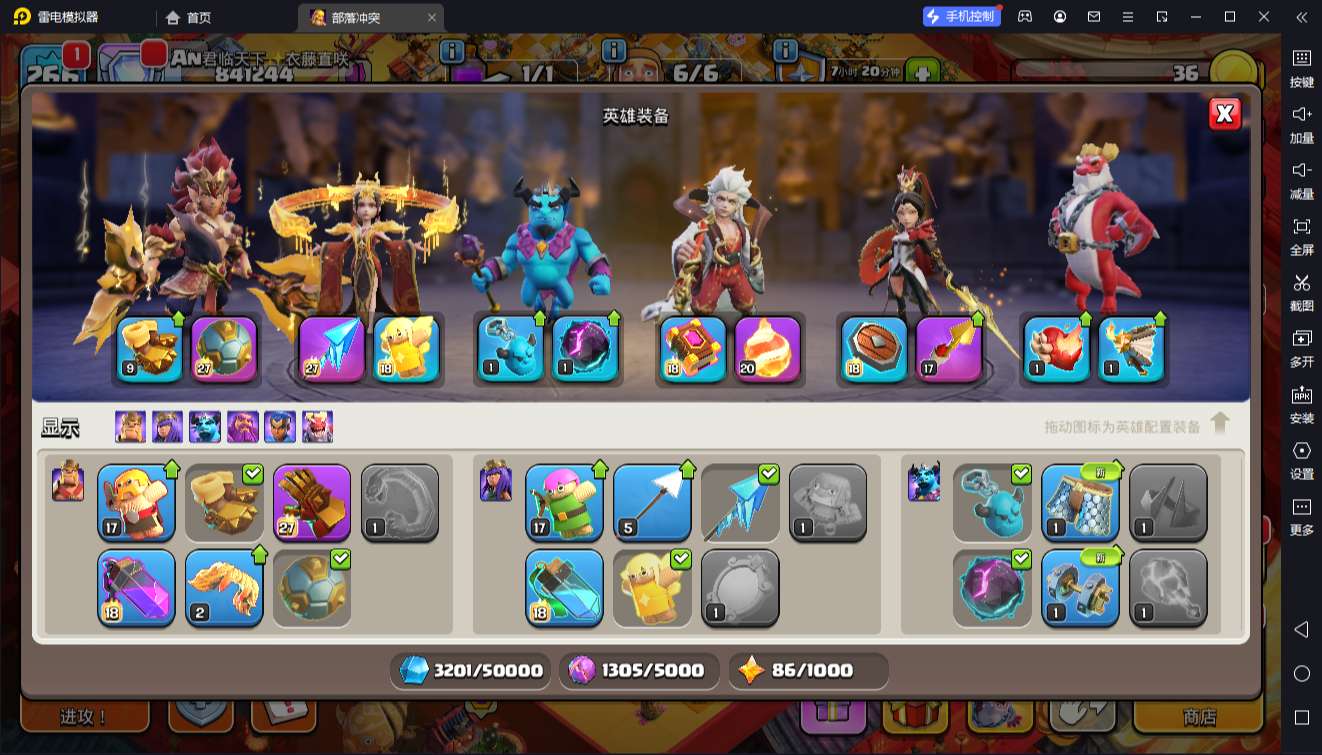Viewport: 1322px width, 755px height.
Task: Select the Spiky Ball equipment slot
Action: point(312,587)
